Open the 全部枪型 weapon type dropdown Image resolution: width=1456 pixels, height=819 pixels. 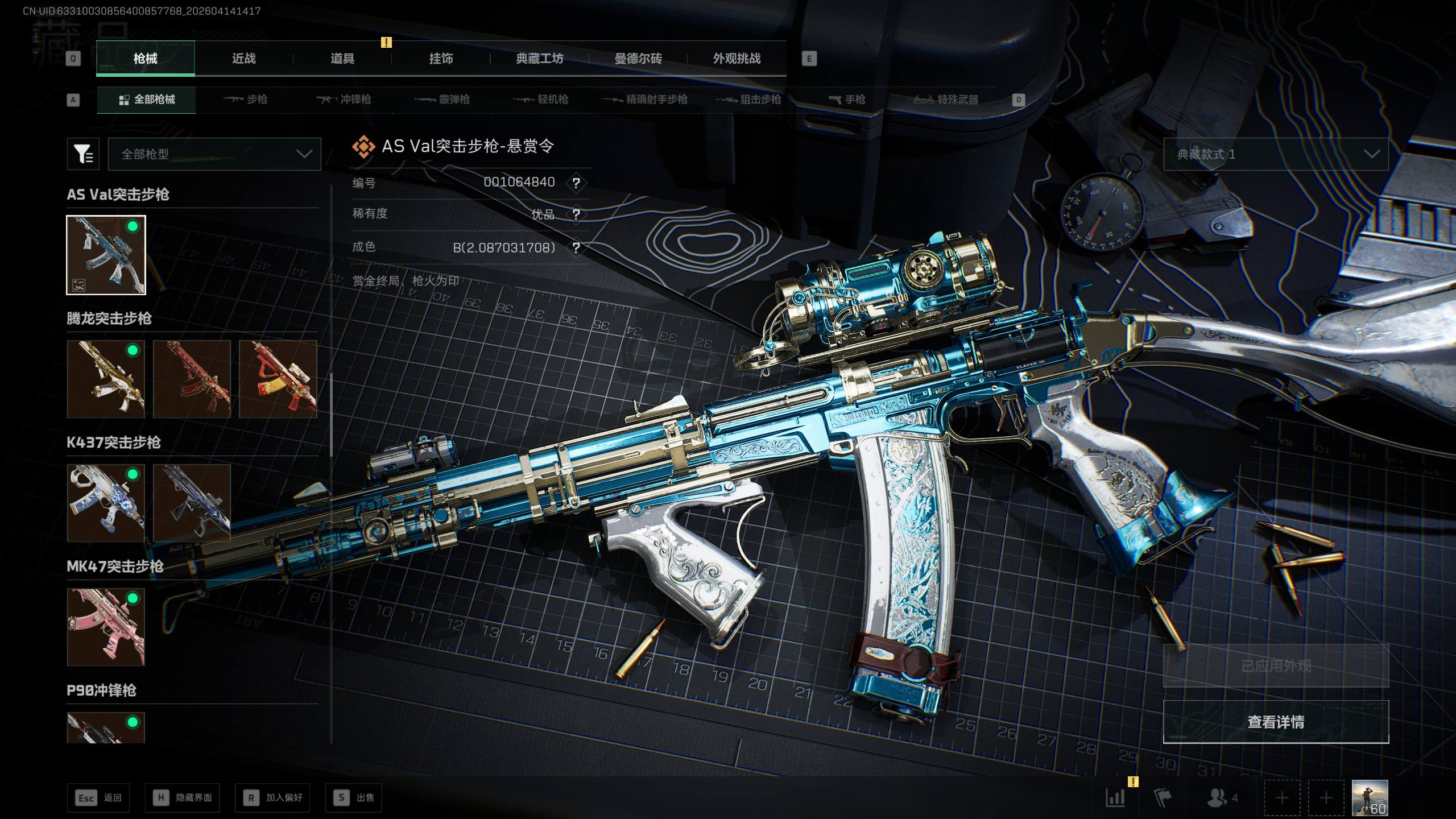click(214, 154)
